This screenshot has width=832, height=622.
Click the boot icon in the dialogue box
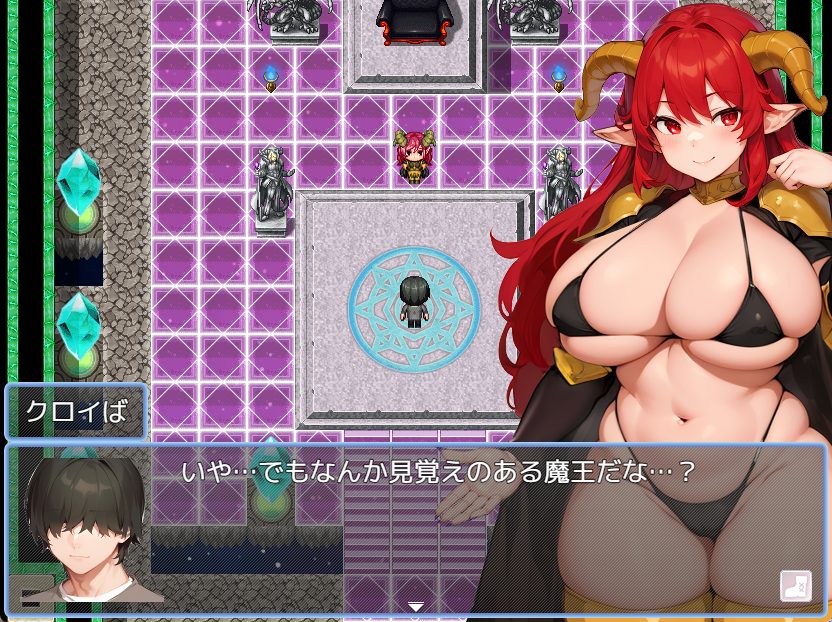tap(794, 585)
